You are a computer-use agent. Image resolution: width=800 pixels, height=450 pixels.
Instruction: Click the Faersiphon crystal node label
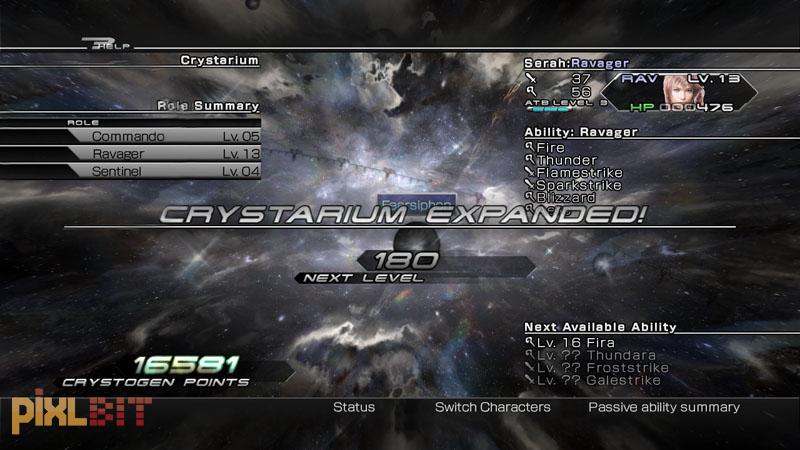click(416, 201)
